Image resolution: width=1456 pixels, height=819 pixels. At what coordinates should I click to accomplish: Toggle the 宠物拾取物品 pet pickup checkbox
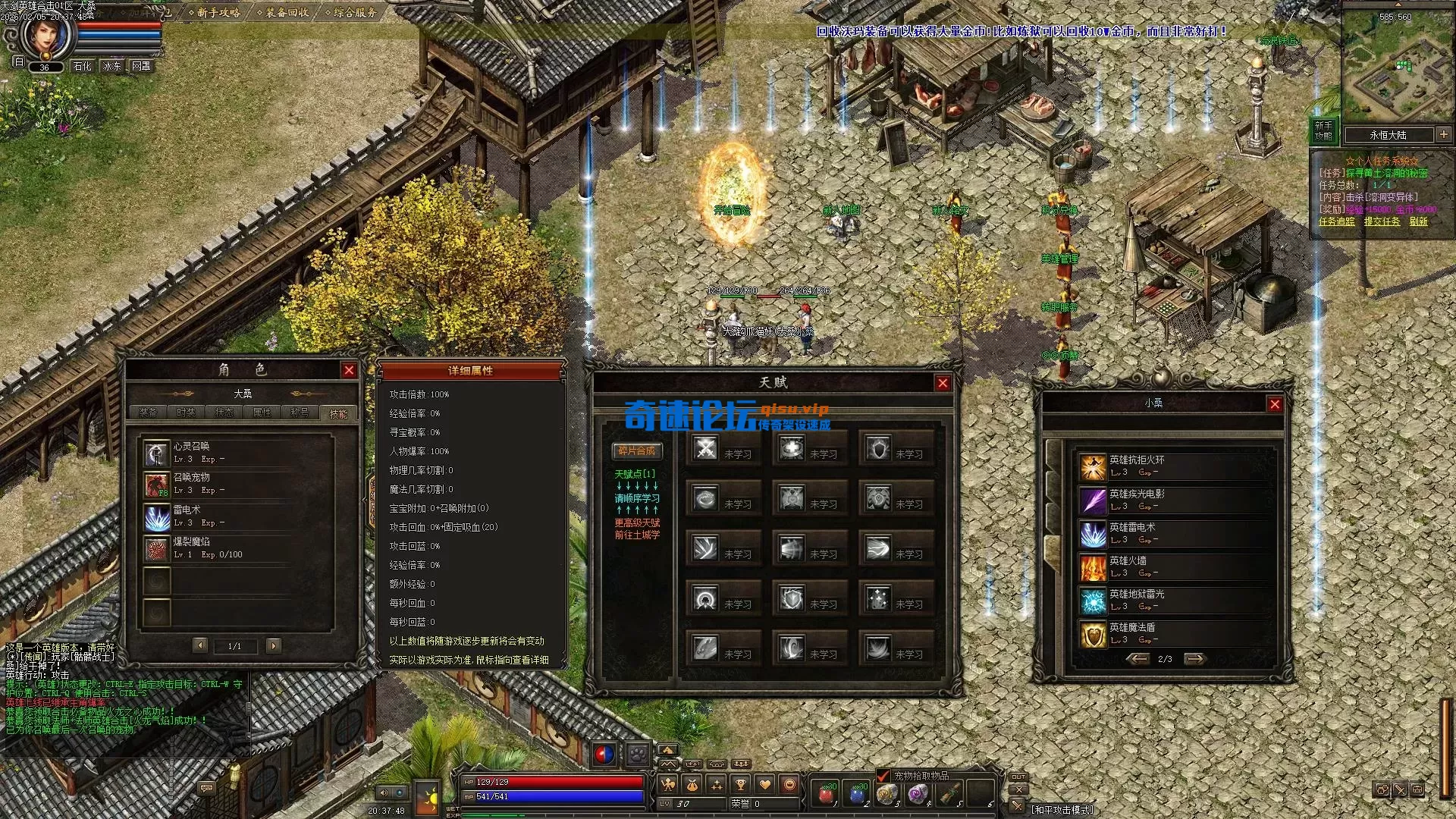click(x=883, y=775)
